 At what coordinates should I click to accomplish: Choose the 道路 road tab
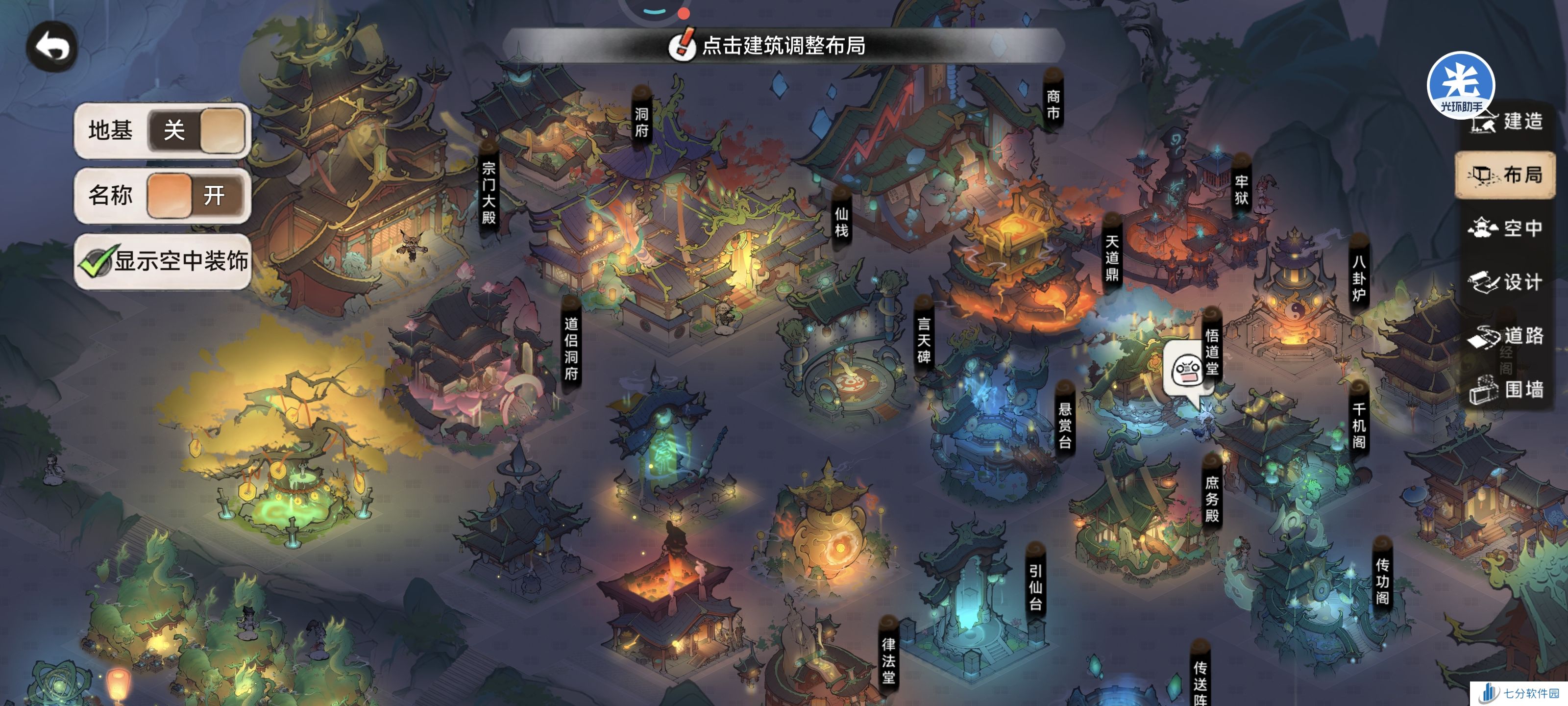coord(1505,336)
